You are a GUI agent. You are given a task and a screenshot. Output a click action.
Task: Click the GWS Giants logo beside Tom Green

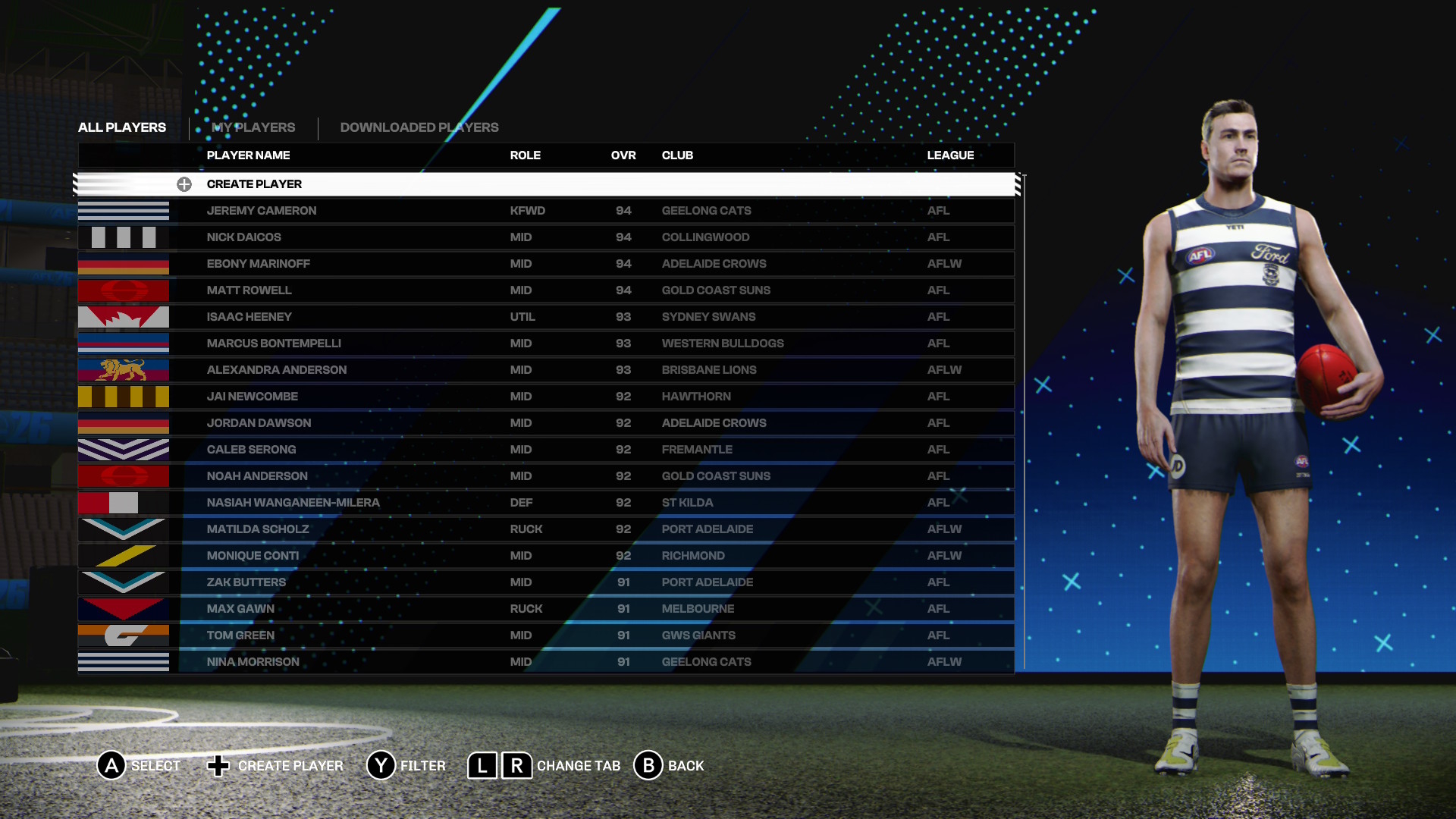[124, 635]
